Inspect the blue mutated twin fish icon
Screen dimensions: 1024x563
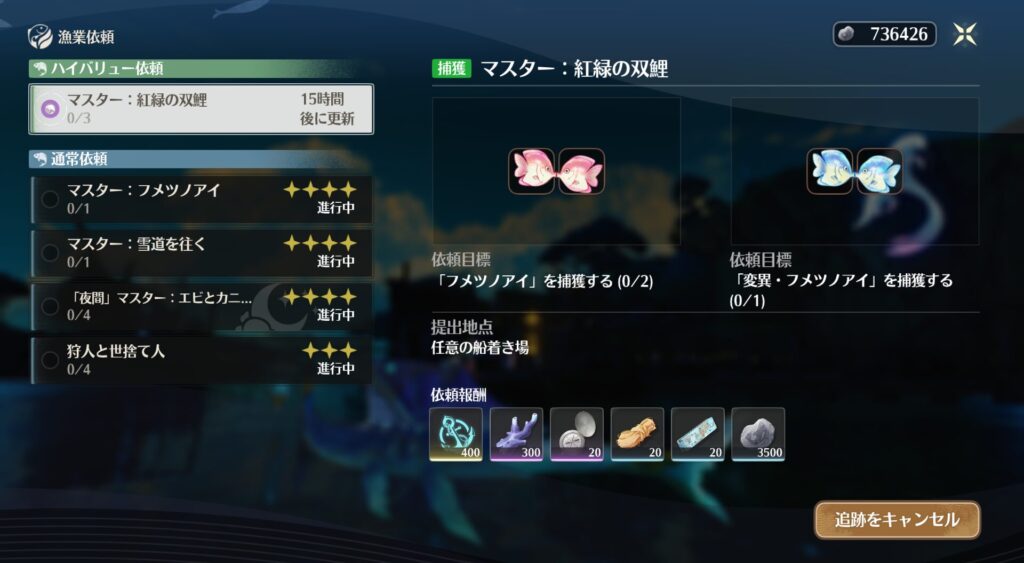pyautogui.click(x=855, y=171)
